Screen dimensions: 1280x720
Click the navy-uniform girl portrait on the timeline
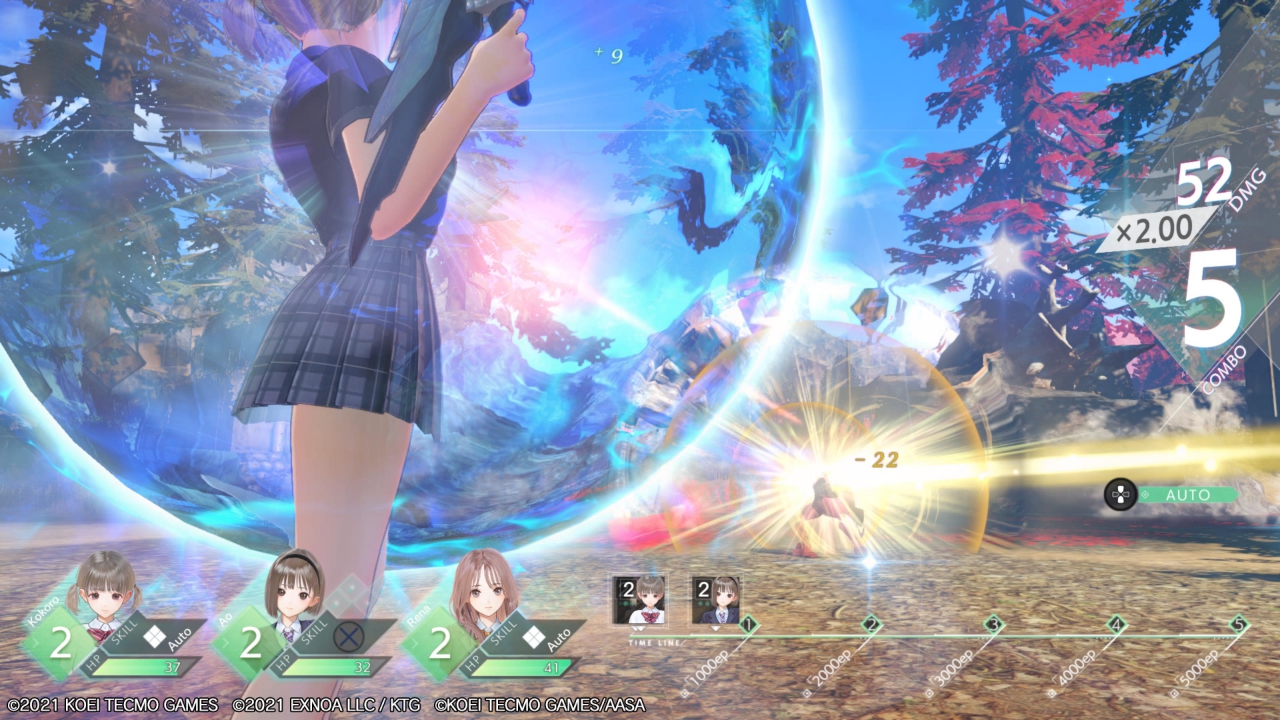[716, 600]
